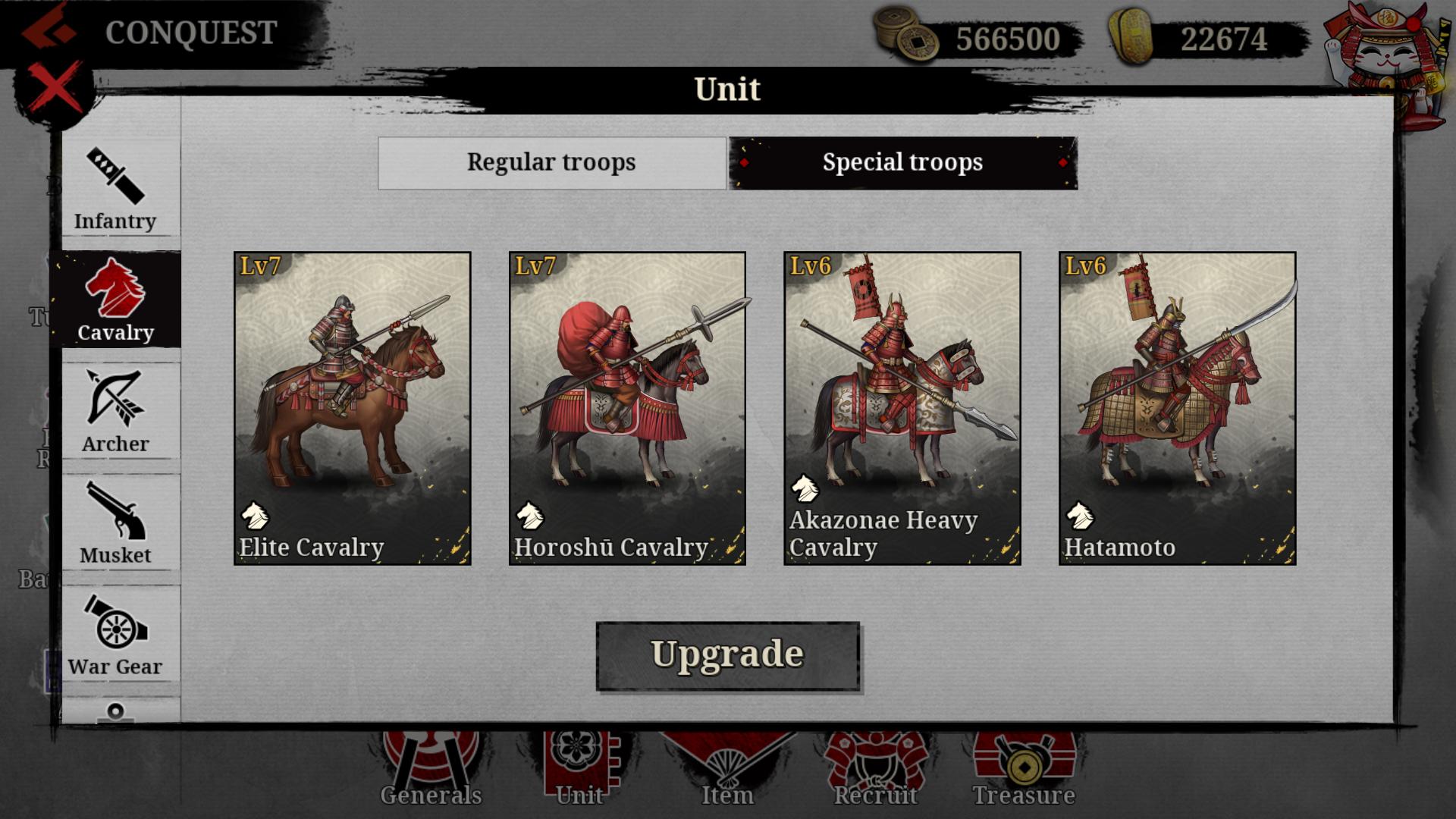
Task: Switch to the Special troops tab
Action: (902, 162)
